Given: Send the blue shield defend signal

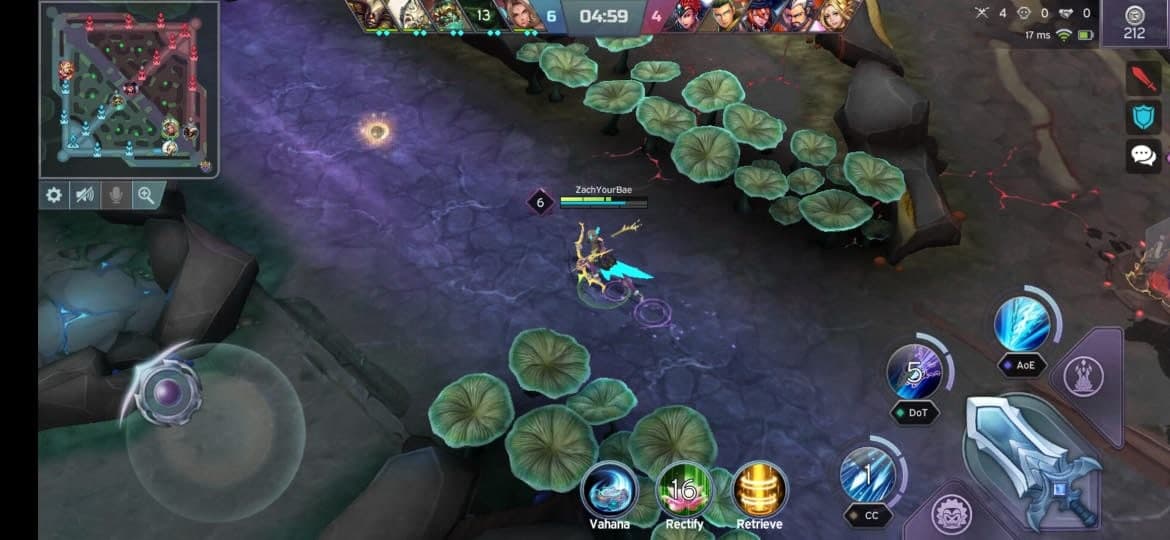Looking at the screenshot, I should (1142, 116).
